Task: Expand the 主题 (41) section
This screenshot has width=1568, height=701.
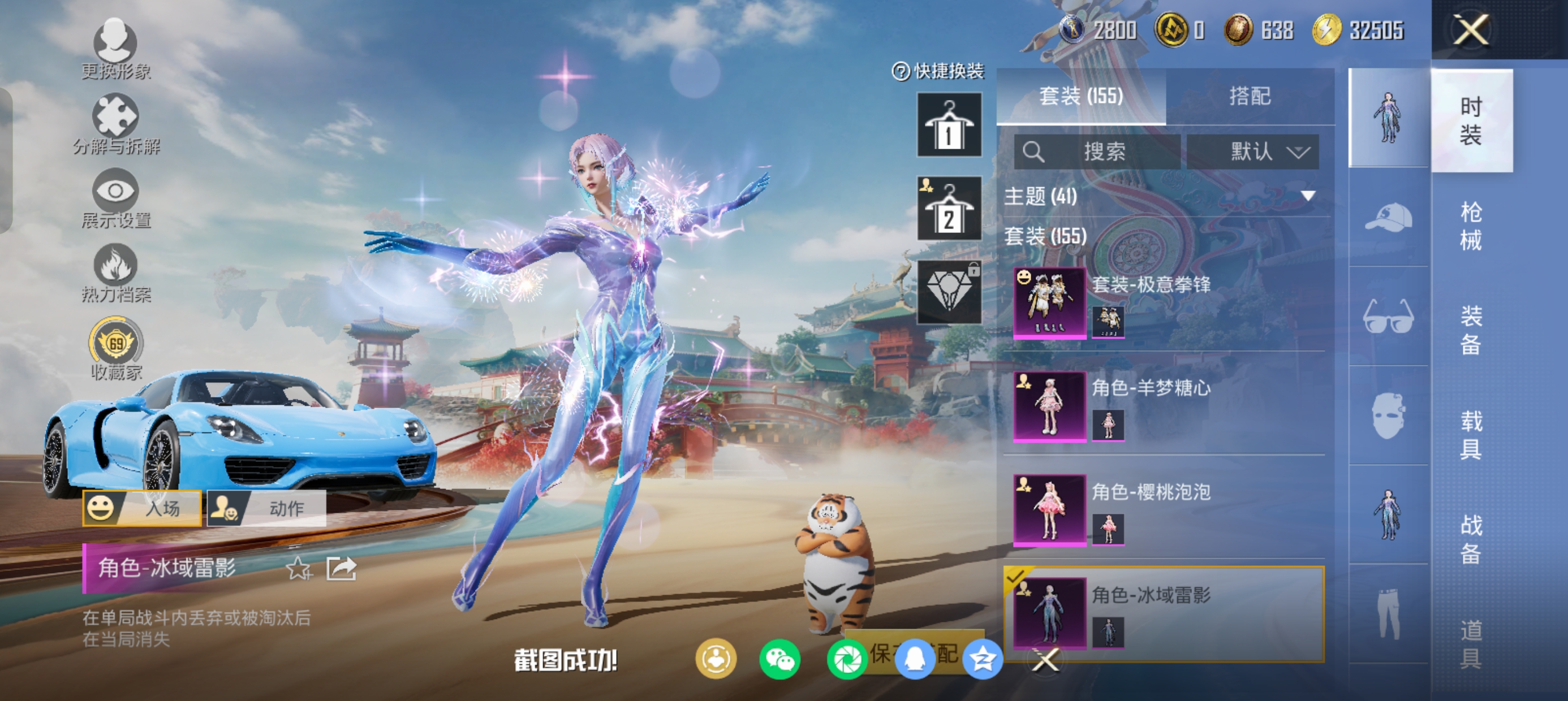Action: point(1307,196)
